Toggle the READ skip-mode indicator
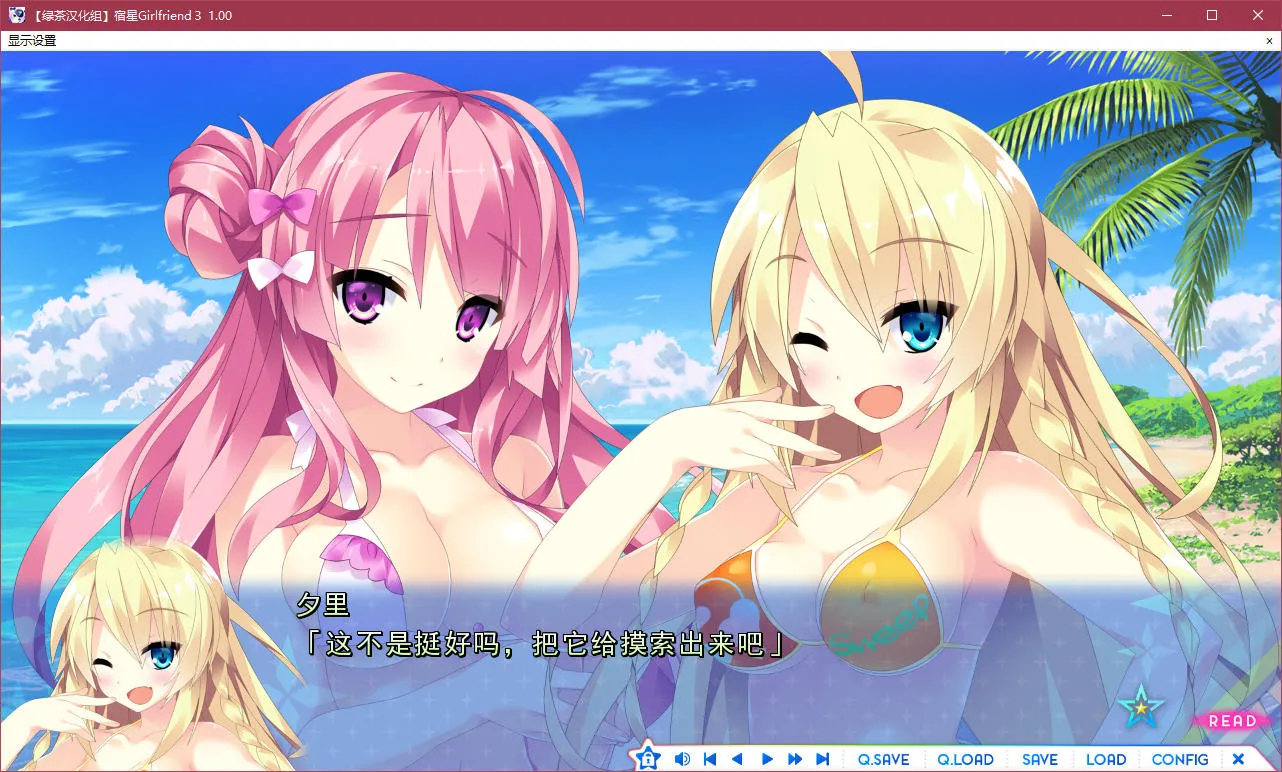Screen dimensions: 1282x772 (1231, 721)
